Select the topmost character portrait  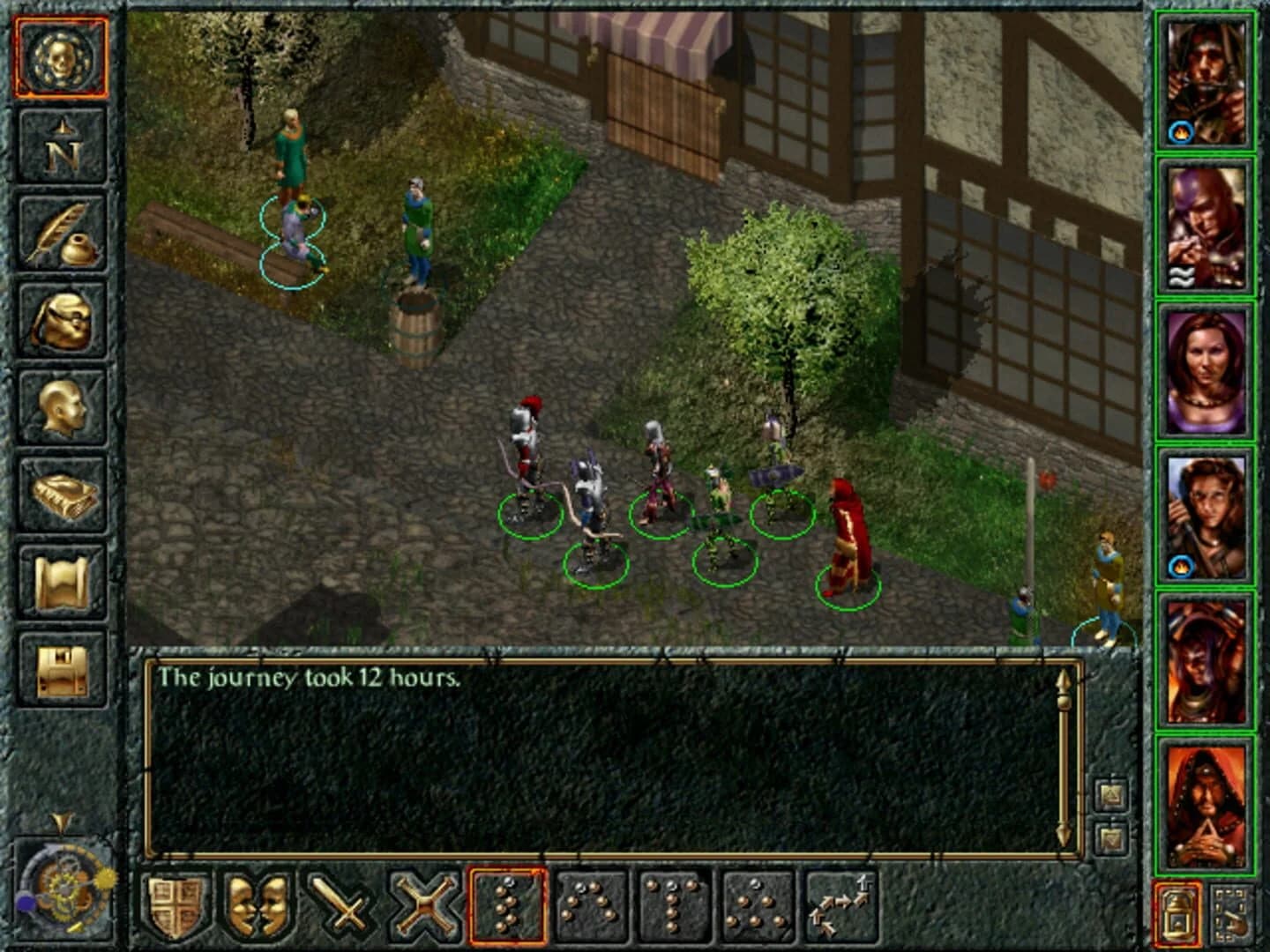1207,79
